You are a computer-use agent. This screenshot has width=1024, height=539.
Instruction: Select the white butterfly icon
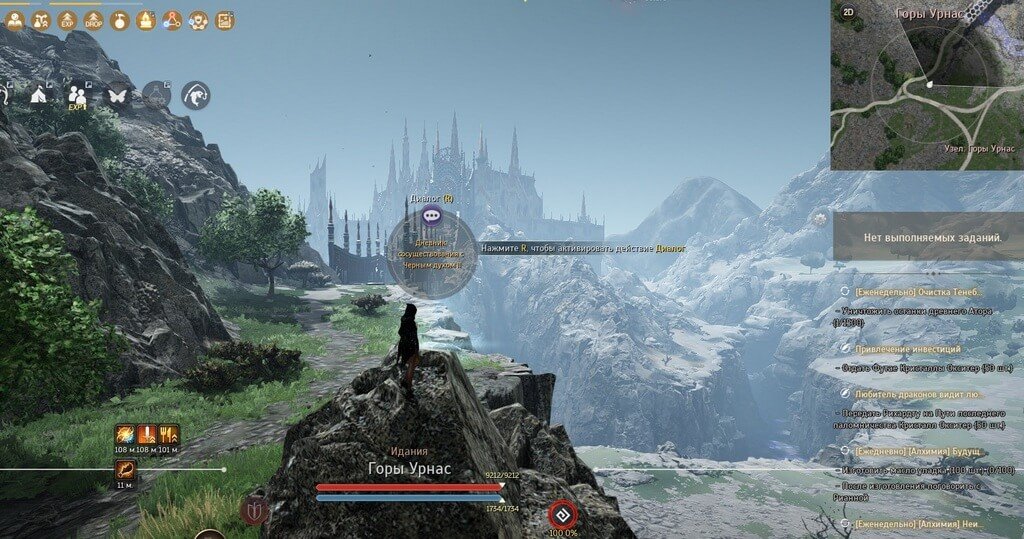(x=117, y=95)
